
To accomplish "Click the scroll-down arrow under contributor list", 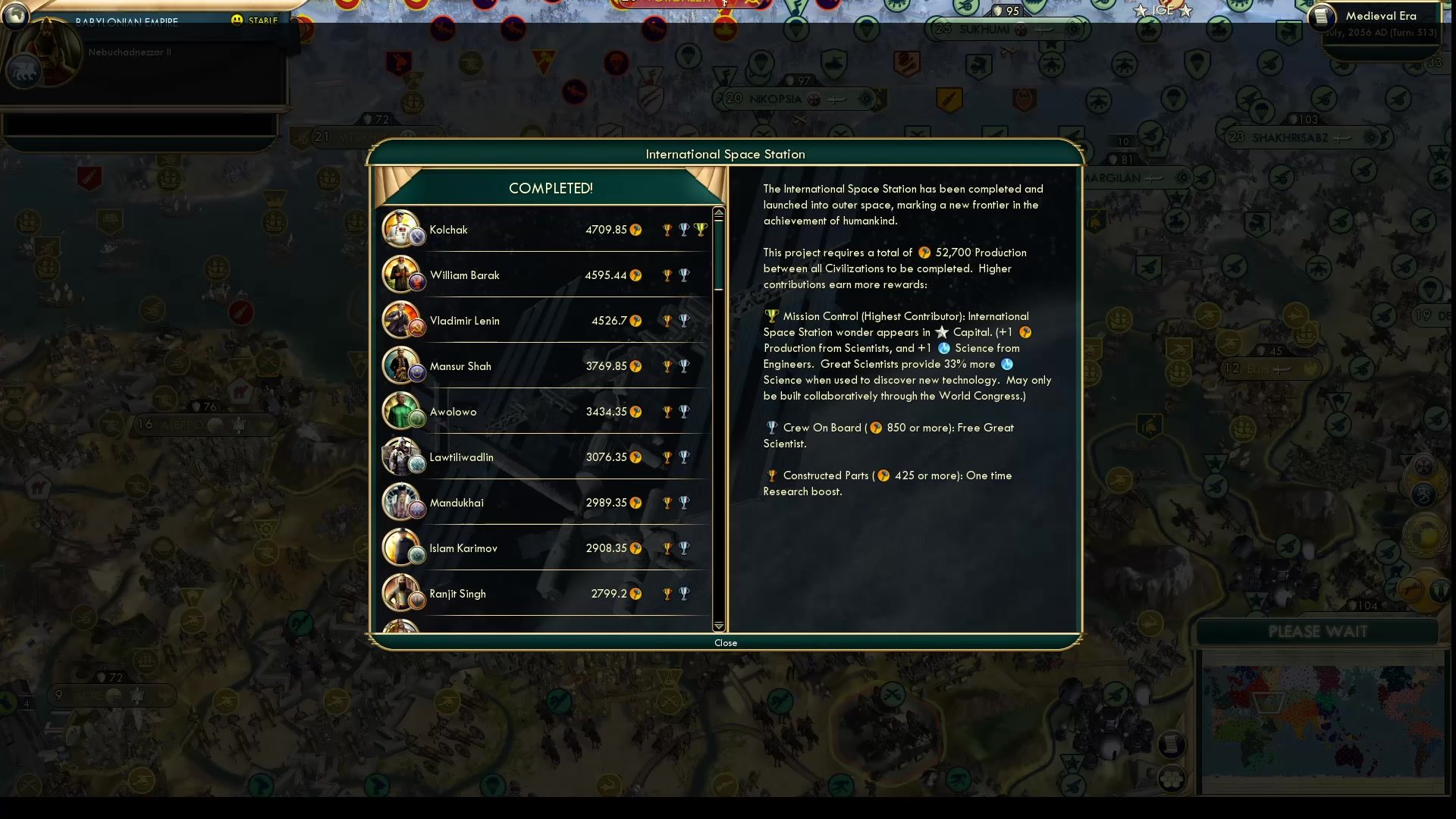I will tap(718, 627).
